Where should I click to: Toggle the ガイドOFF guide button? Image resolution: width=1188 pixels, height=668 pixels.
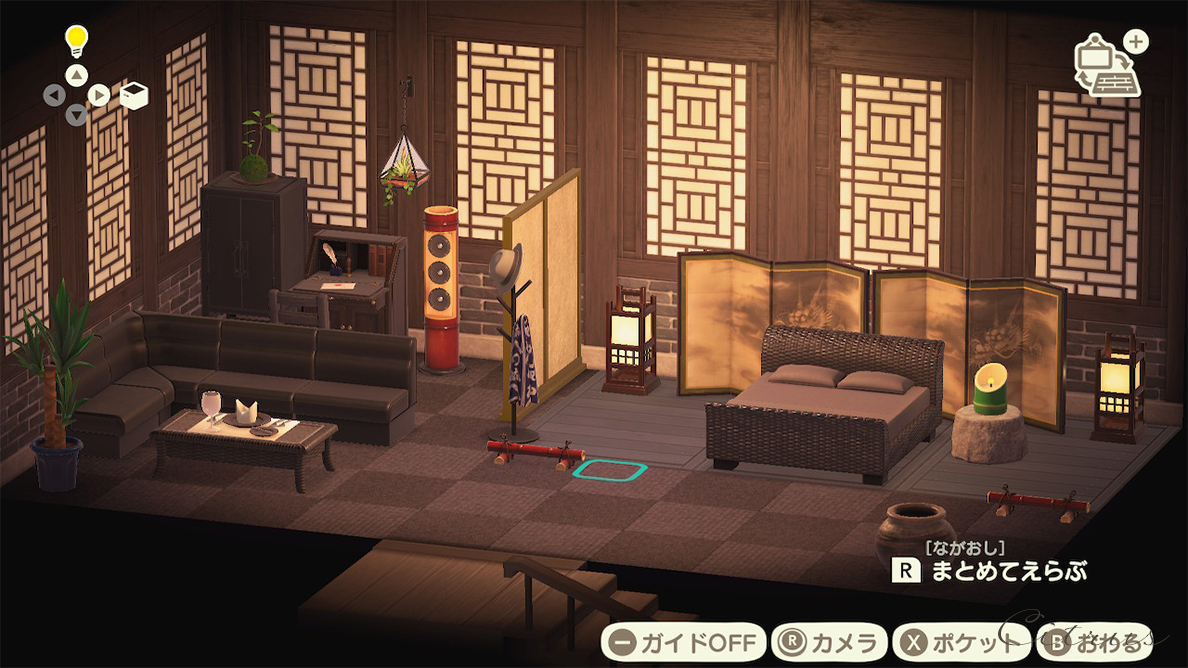point(684,641)
